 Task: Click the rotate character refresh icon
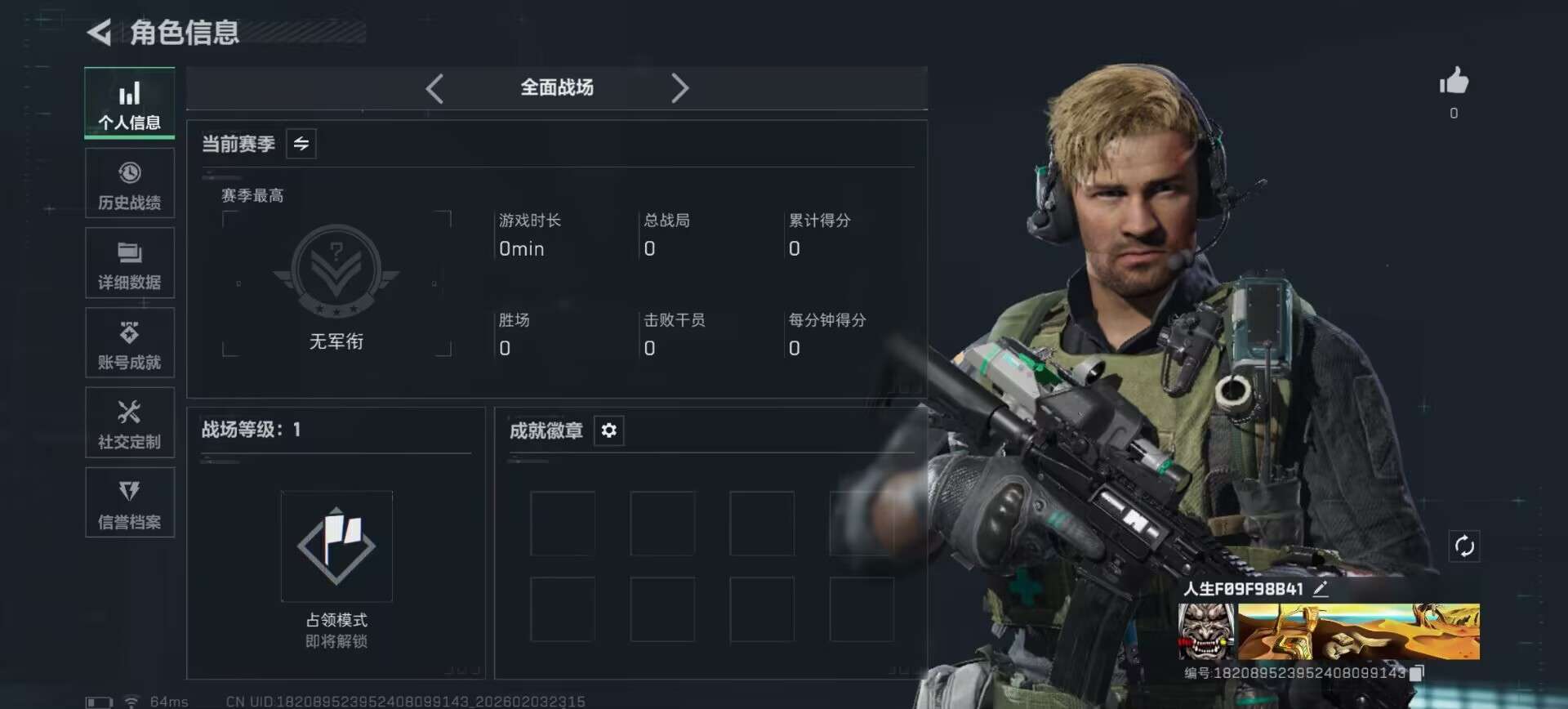click(x=1463, y=546)
